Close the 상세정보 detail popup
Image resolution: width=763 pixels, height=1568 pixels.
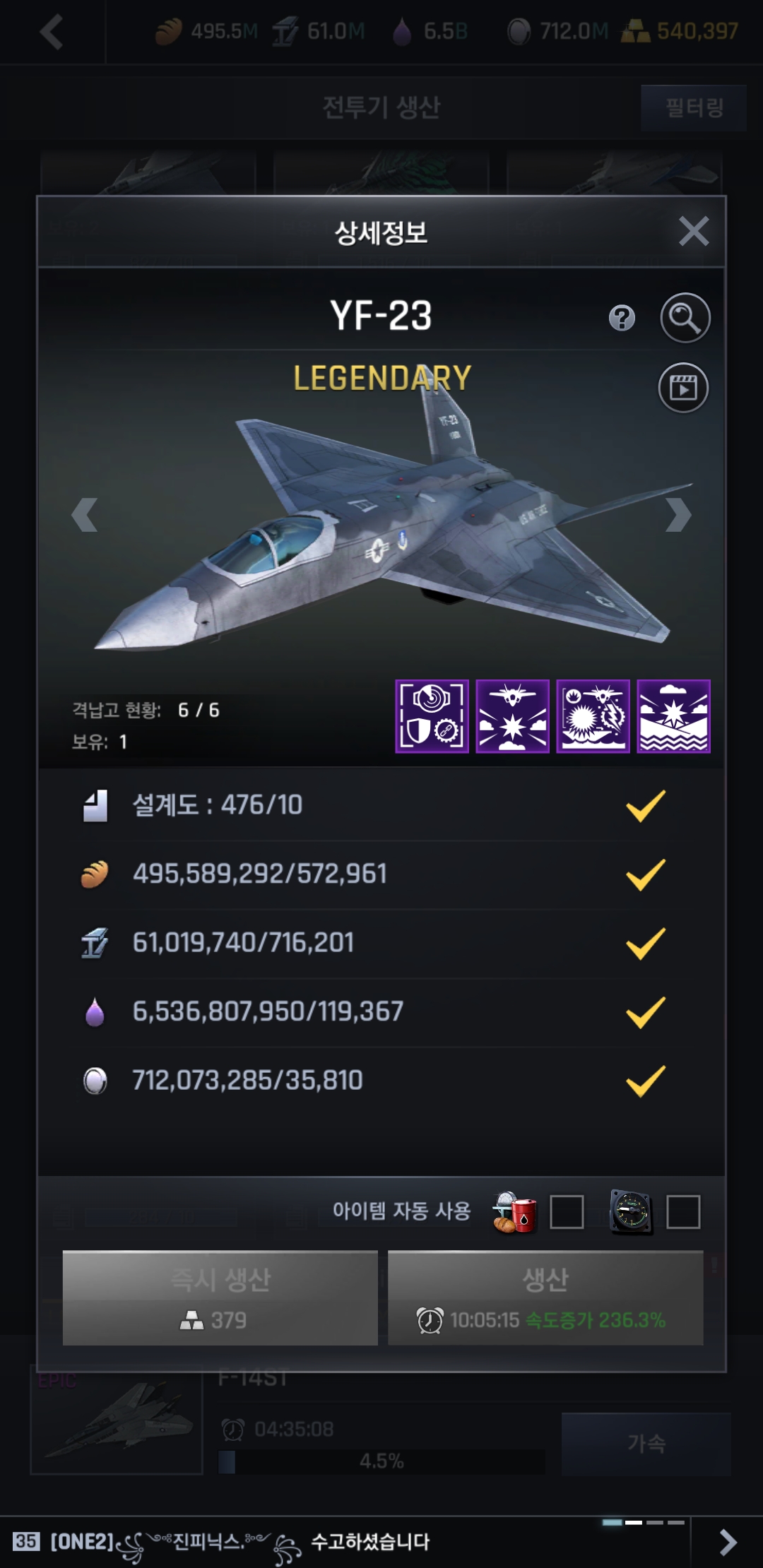[693, 231]
